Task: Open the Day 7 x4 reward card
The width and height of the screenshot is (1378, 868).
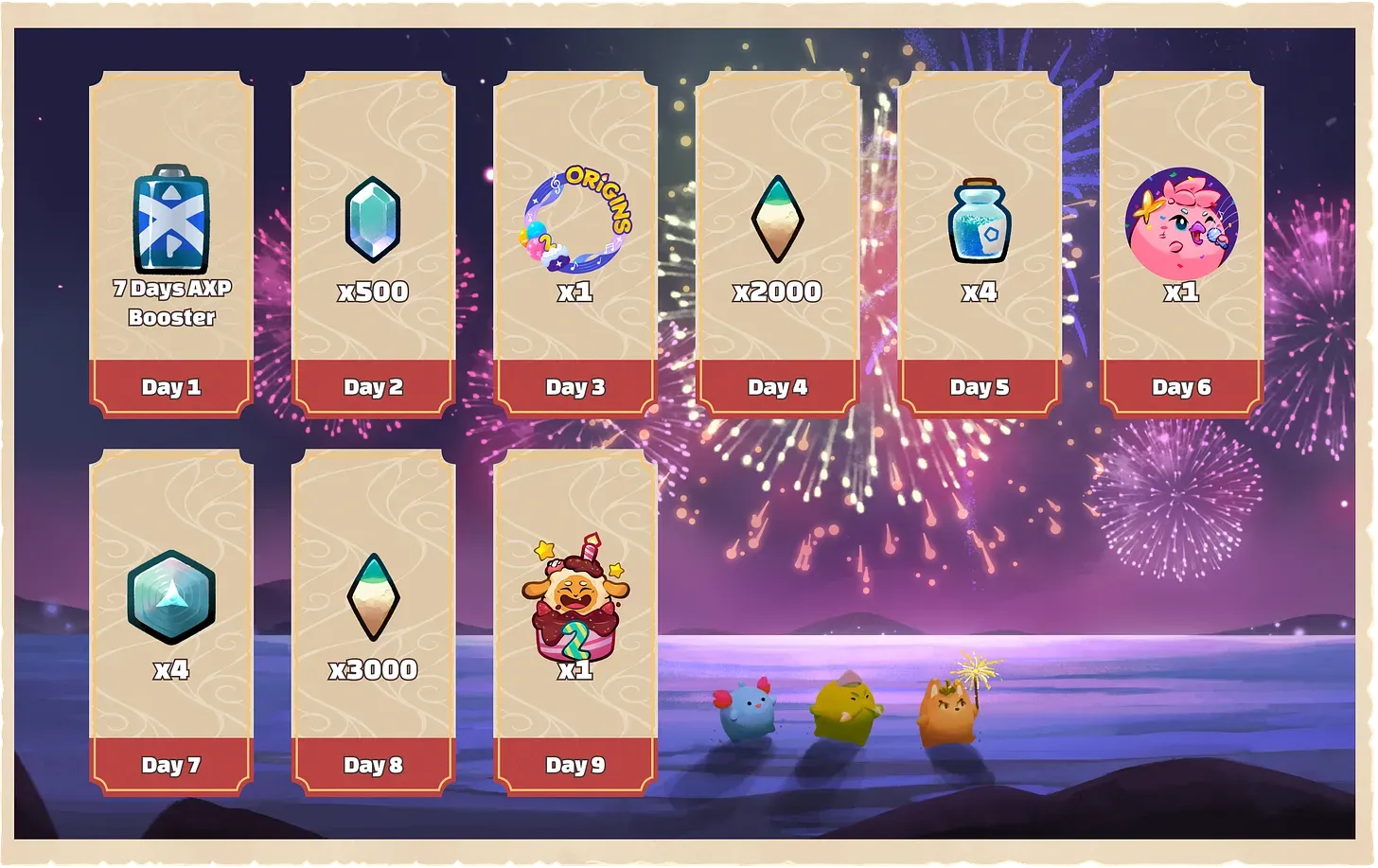Action: pyautogui.click(x=170, y=620)
